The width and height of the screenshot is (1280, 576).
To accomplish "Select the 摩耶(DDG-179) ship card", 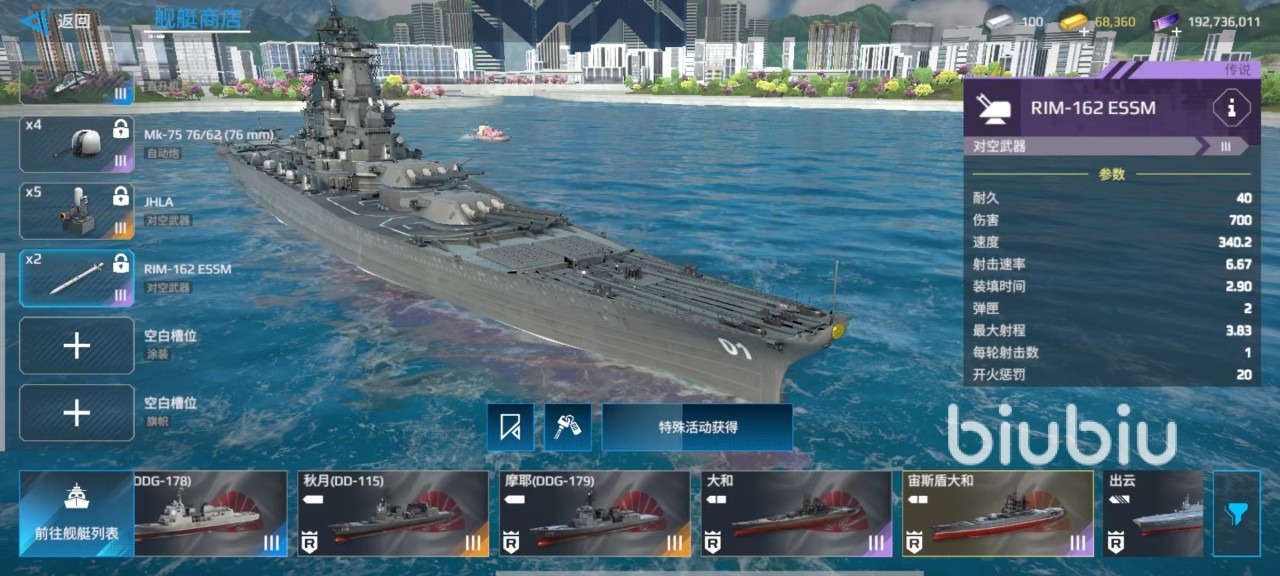I will tap(595, 514).
